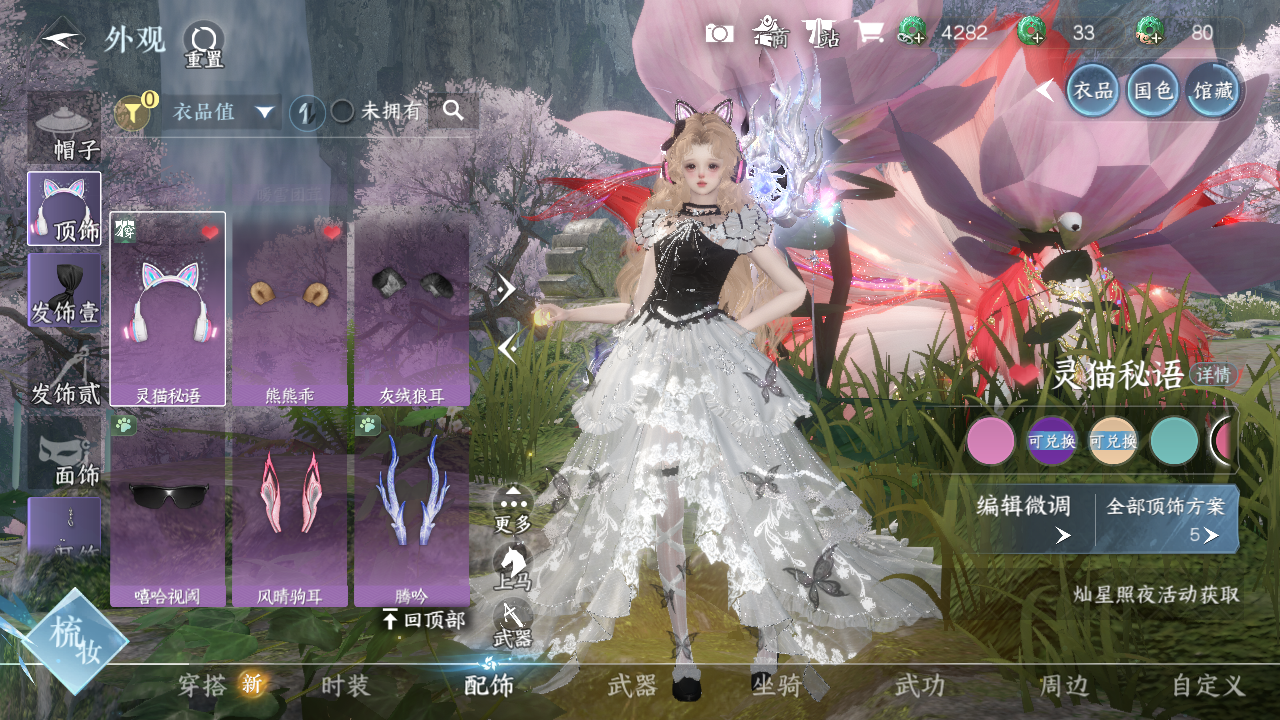Select the 腾吟 blue antlers item
The image size is (1280, 720).
411,510
